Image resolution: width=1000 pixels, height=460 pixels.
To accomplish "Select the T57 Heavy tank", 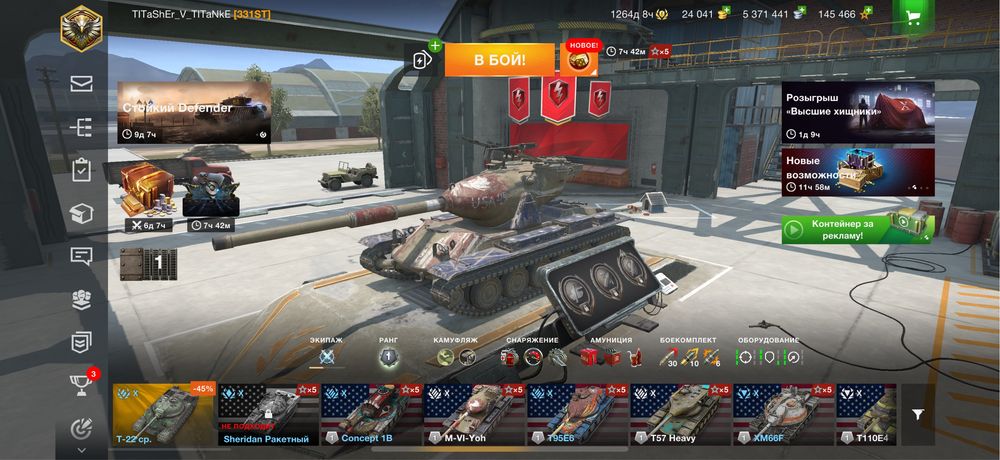I will pos(680,413).
